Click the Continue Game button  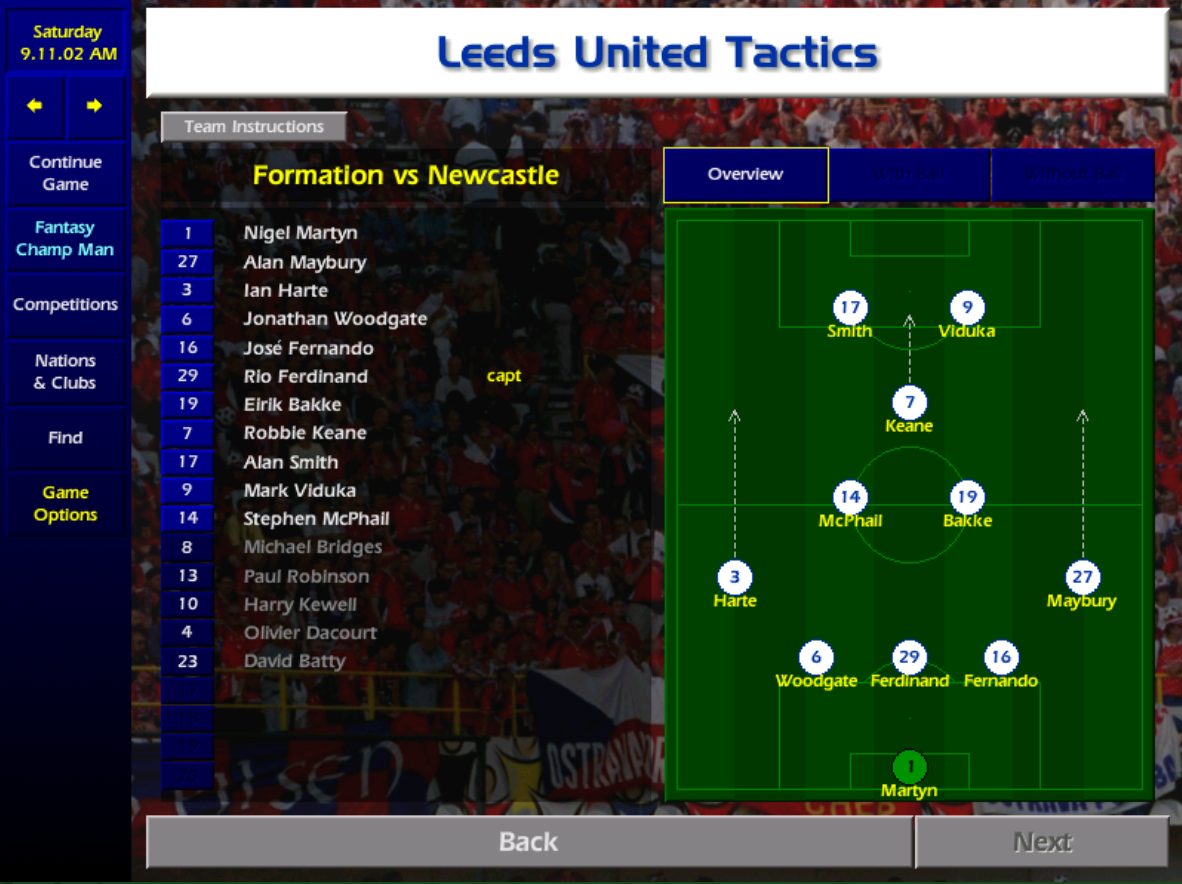[x=65, y=173]
